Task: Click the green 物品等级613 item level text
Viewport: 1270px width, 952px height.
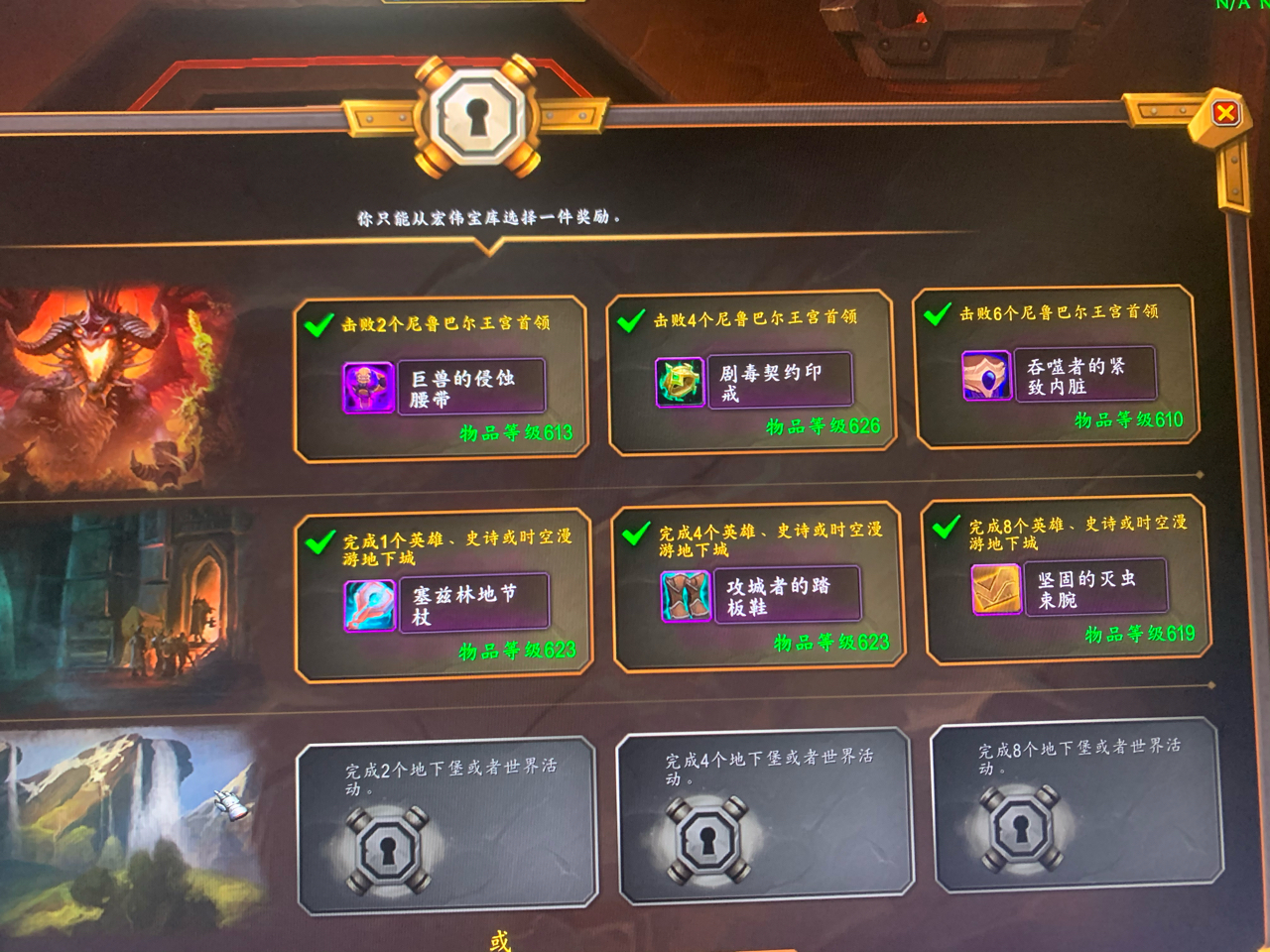Action: point(516,432)
